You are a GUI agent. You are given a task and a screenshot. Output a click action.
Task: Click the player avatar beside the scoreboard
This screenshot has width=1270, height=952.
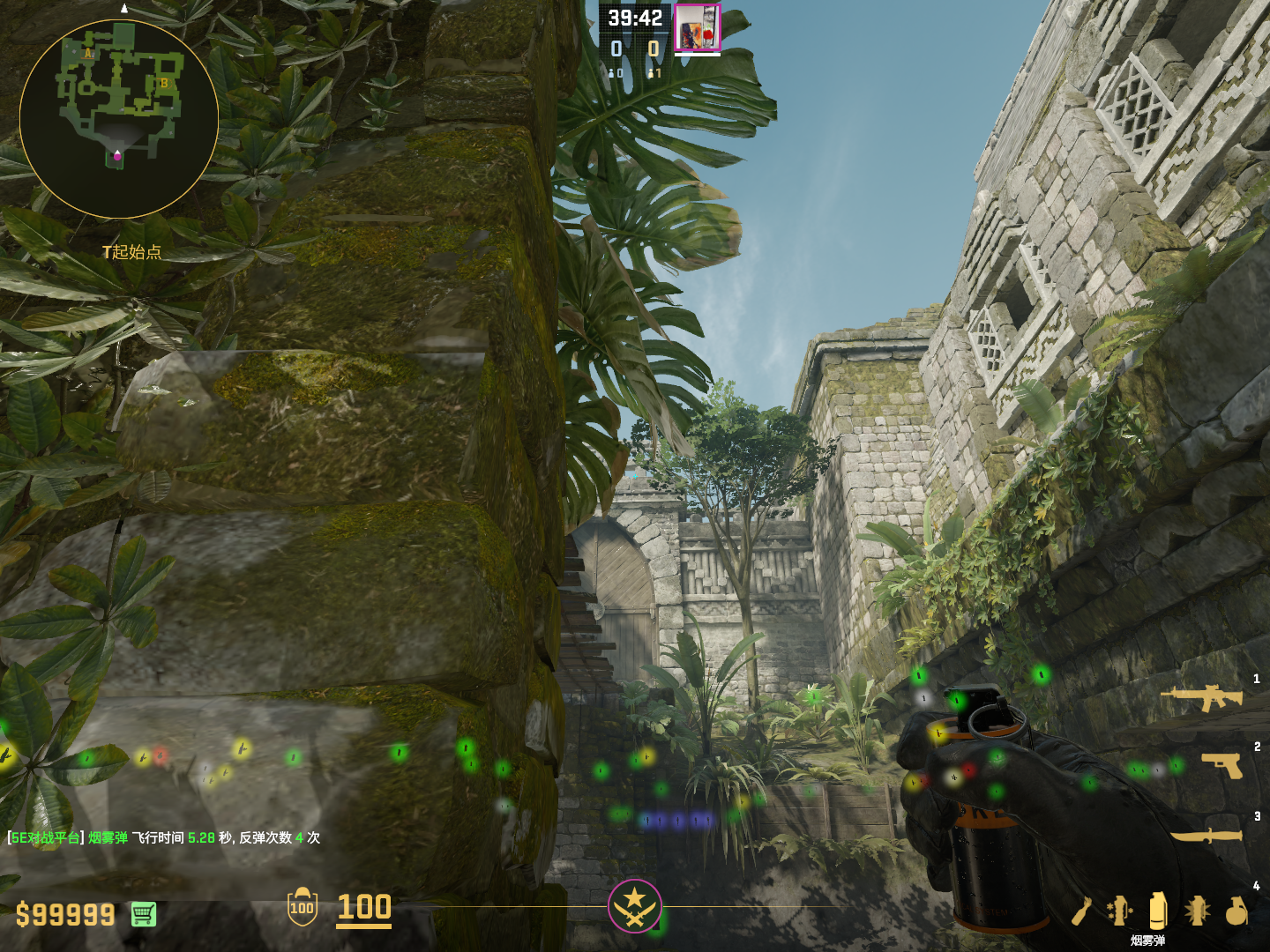point(697,27)
